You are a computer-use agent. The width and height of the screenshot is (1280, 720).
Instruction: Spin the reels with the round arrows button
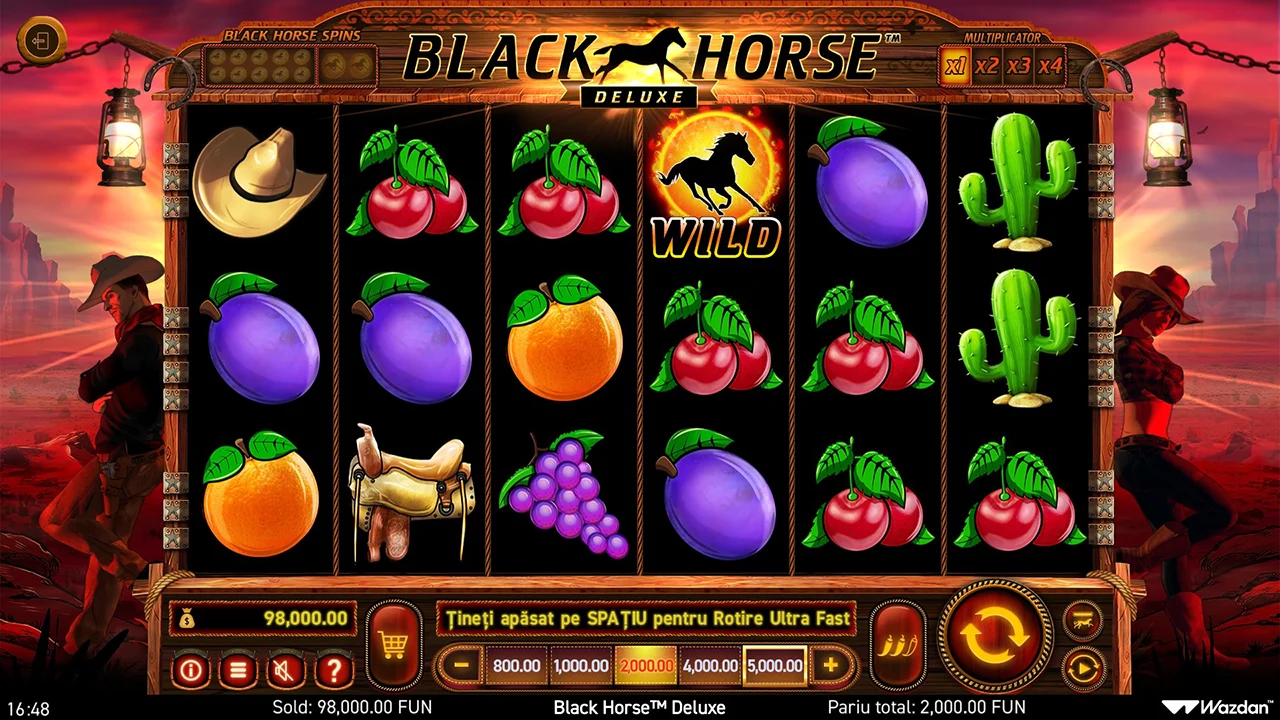[x=995, y=634]
